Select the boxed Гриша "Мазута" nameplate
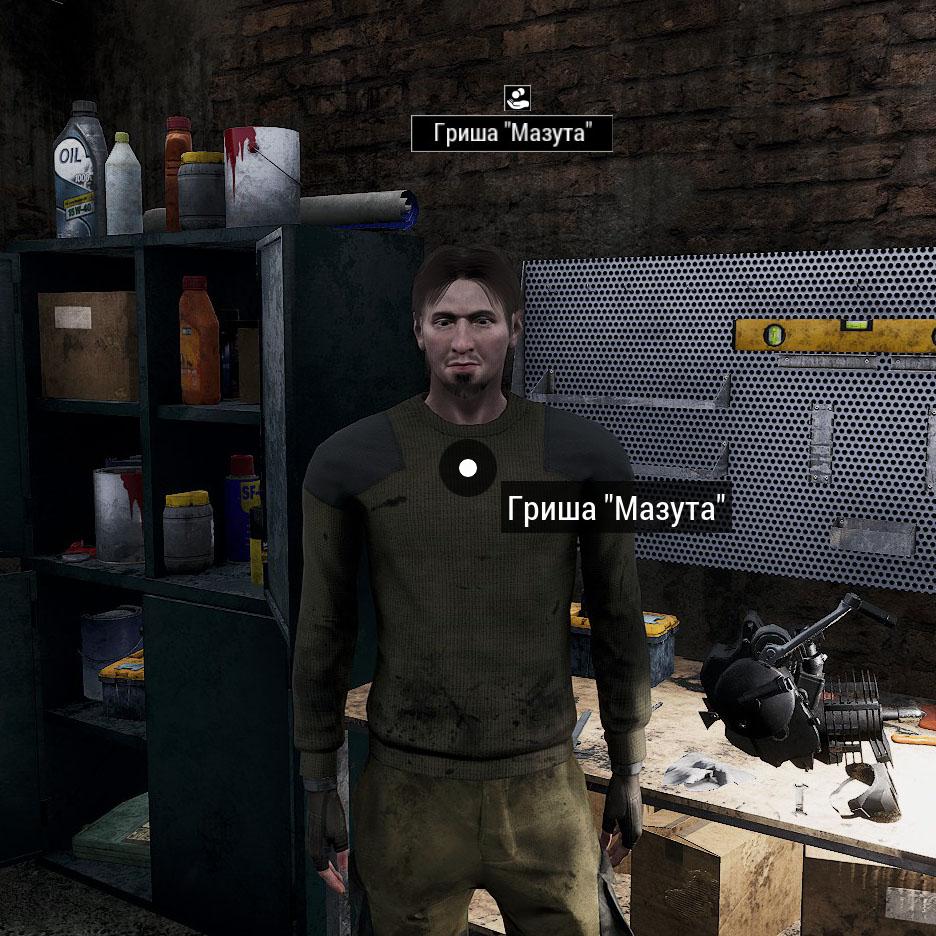 [511, 133]
